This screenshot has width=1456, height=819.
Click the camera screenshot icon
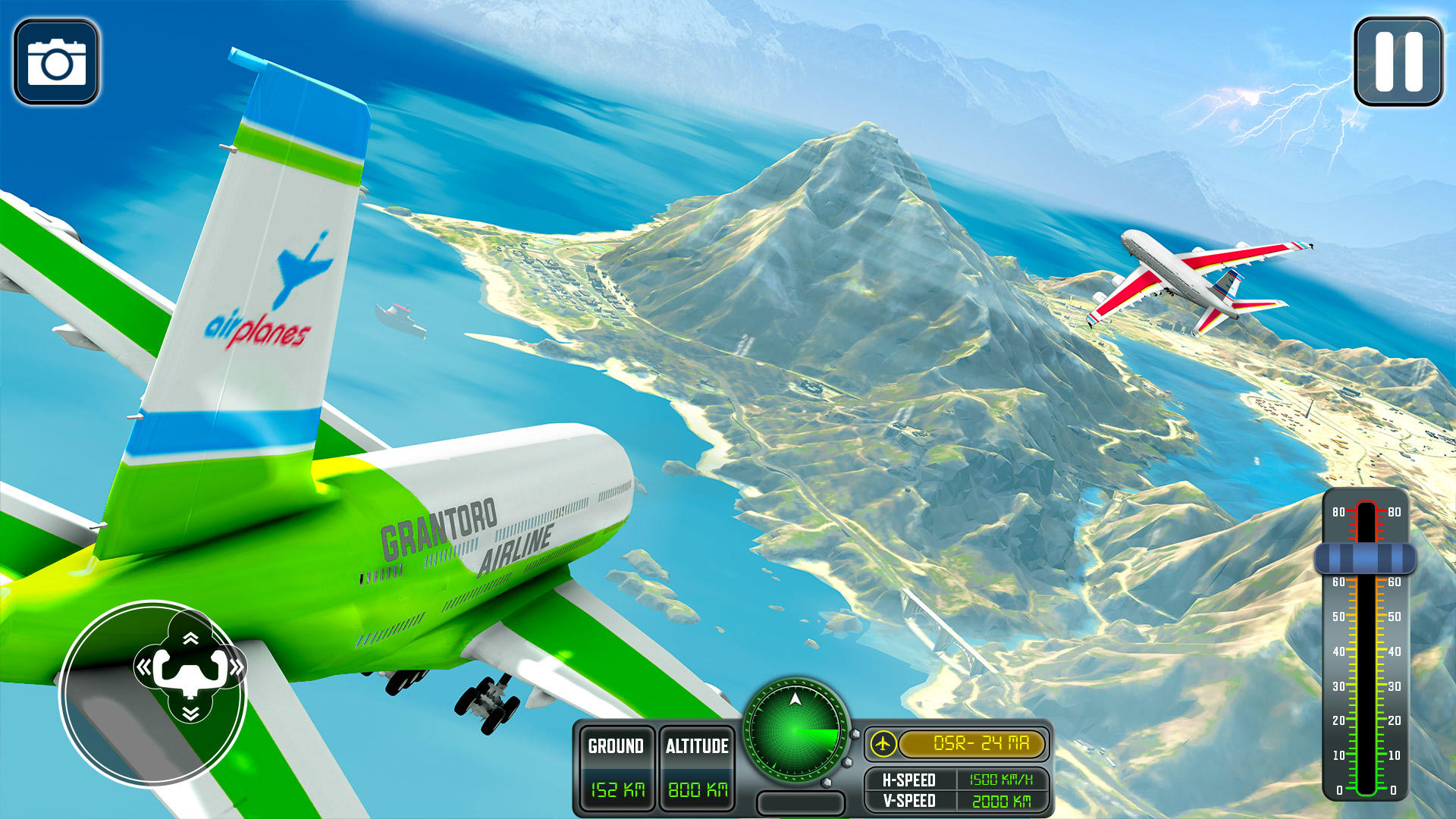tap(55, 59)
